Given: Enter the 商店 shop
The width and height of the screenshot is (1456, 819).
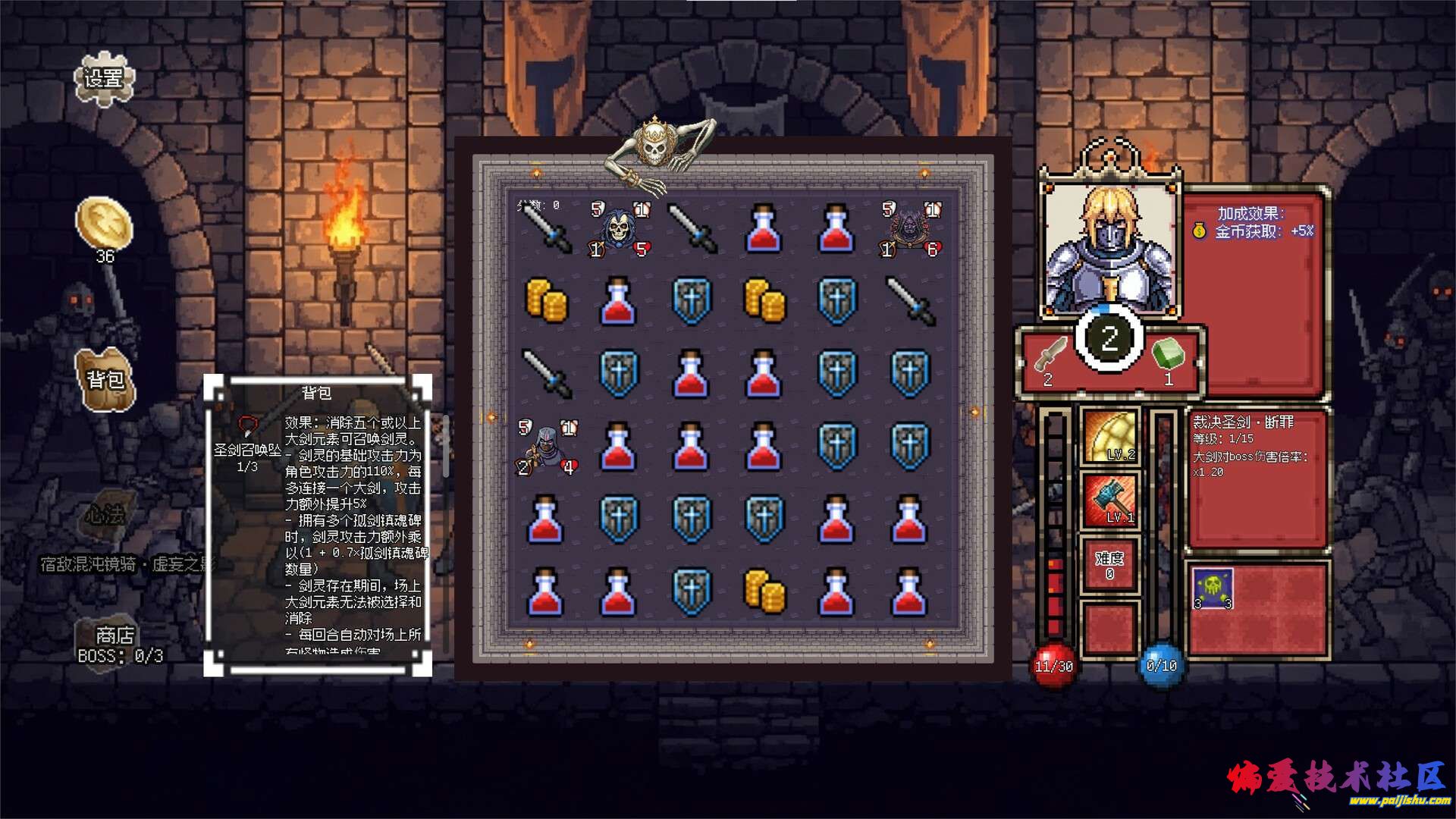Looking at the screenshot, I should (115, 635).
